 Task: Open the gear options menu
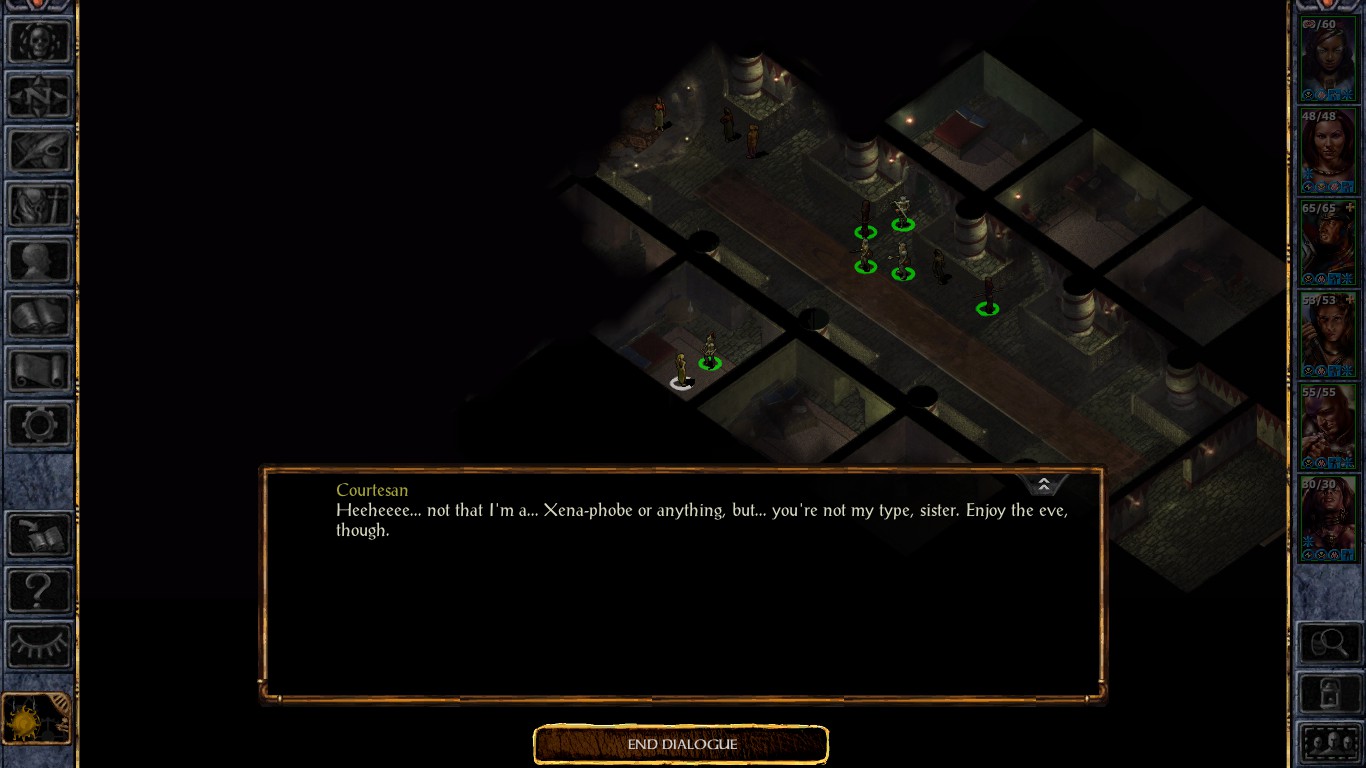coord(39,426)
